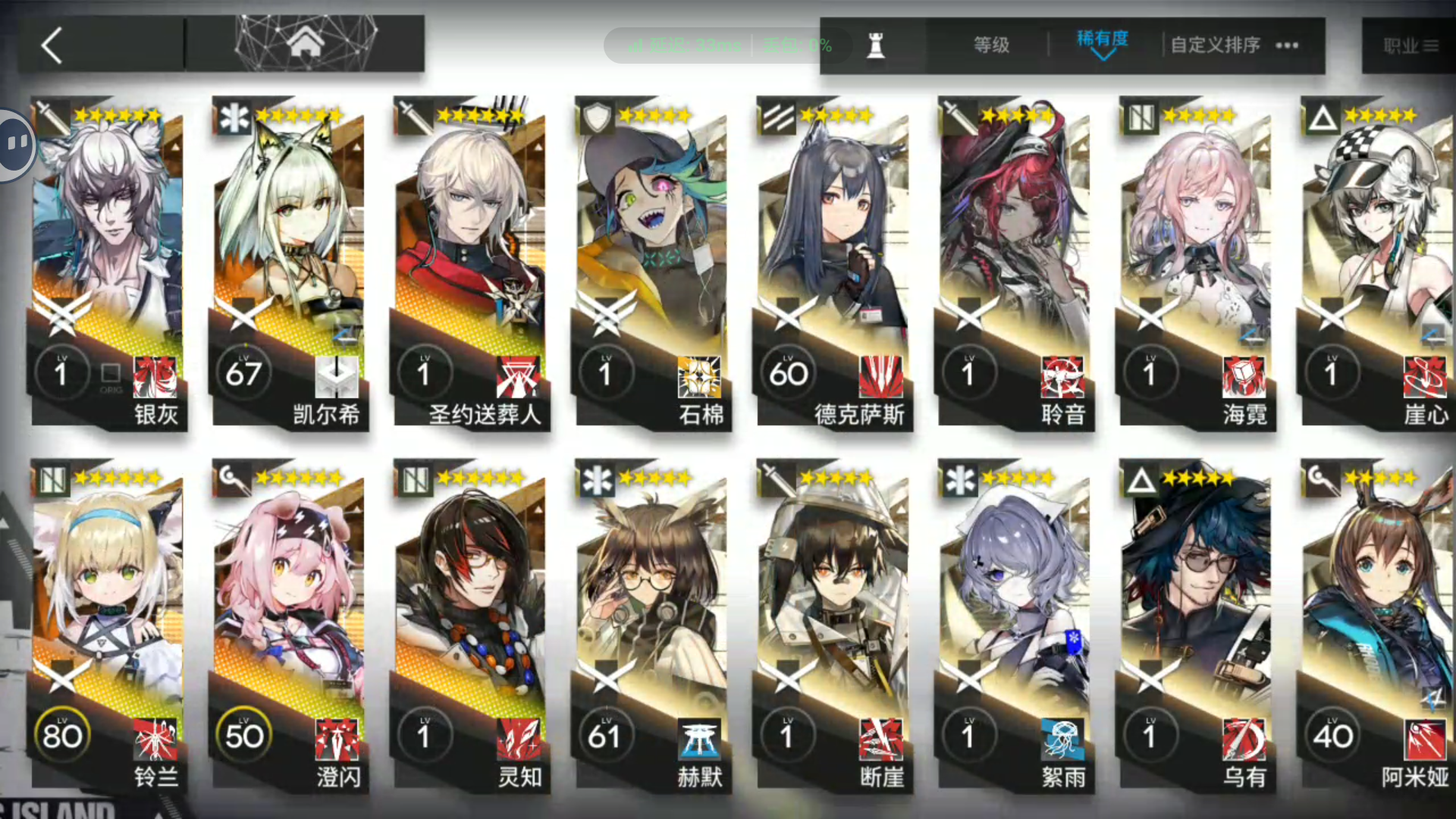Screen dimensions: 1456x819
Task: Go back using the left arrow button
Action: pos(50,45)
